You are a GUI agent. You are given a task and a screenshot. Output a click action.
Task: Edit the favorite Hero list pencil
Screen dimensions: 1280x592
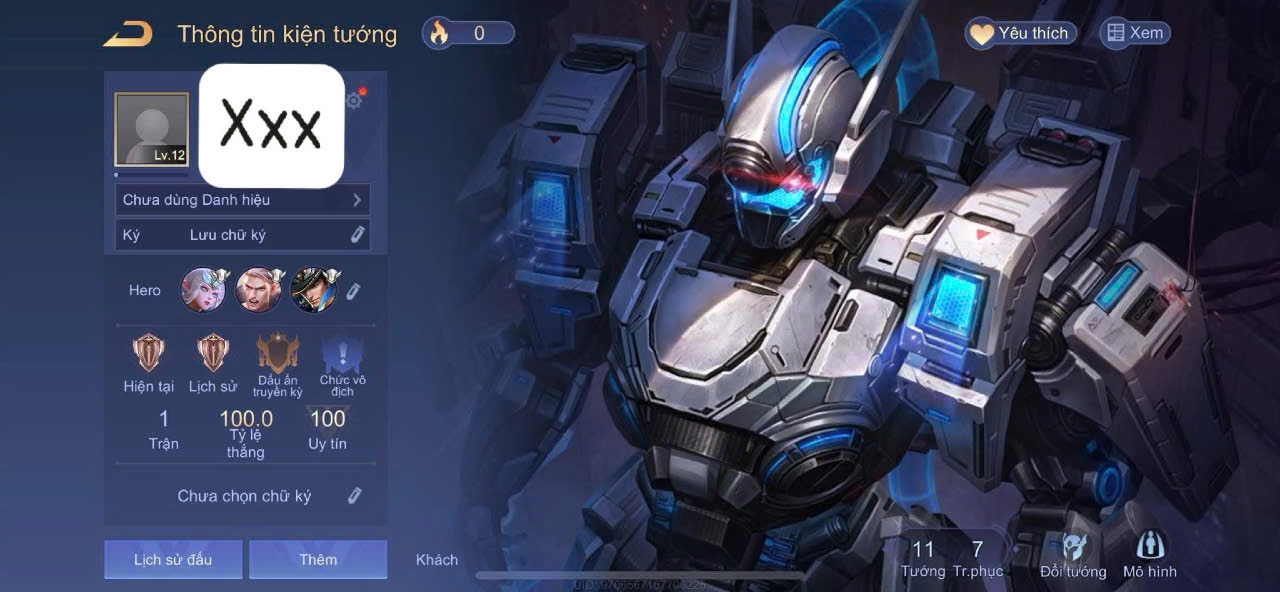point(353,291)
